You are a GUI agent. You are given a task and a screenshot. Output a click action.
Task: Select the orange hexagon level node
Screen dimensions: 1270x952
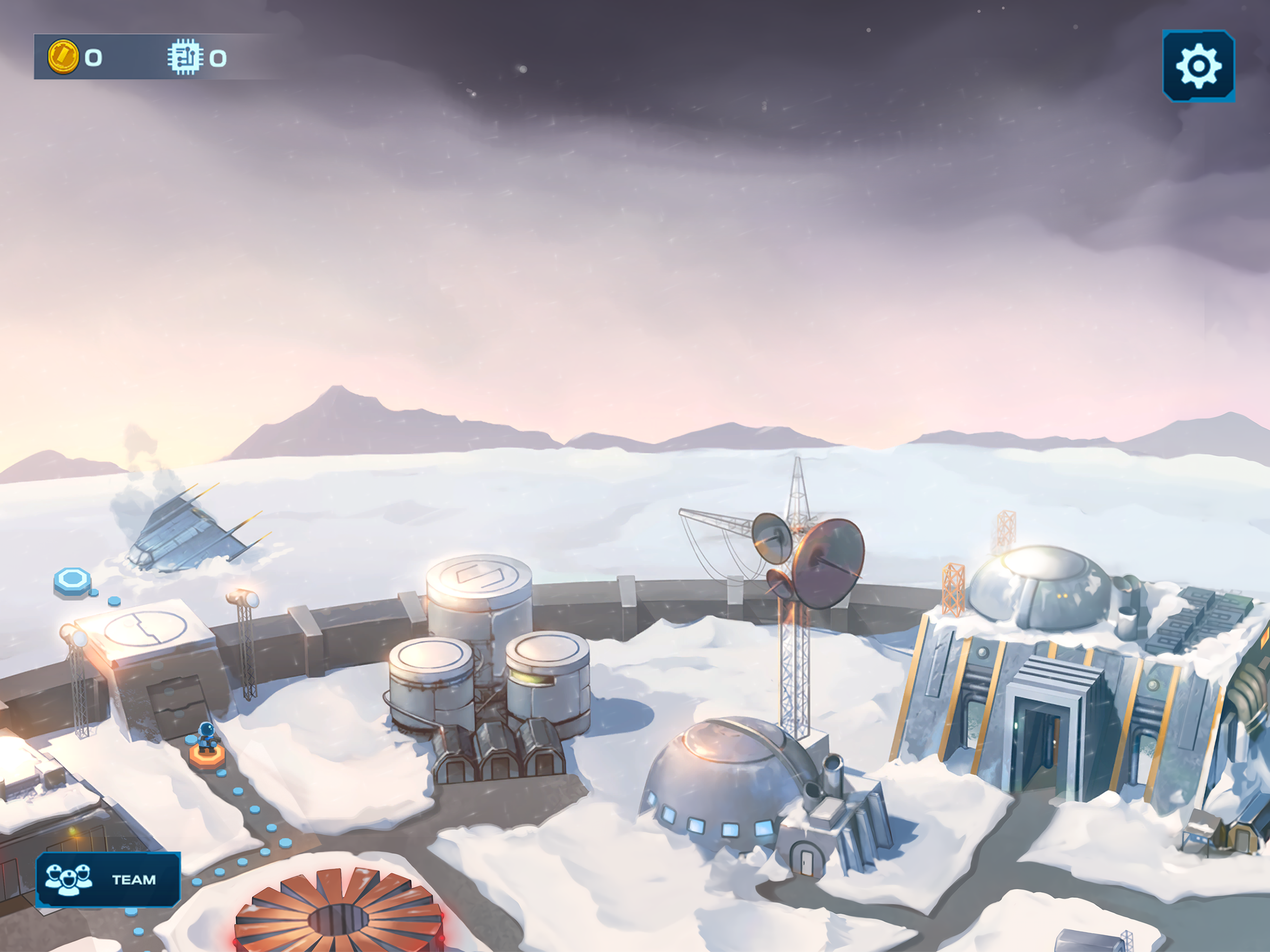[x=207, y=756]
